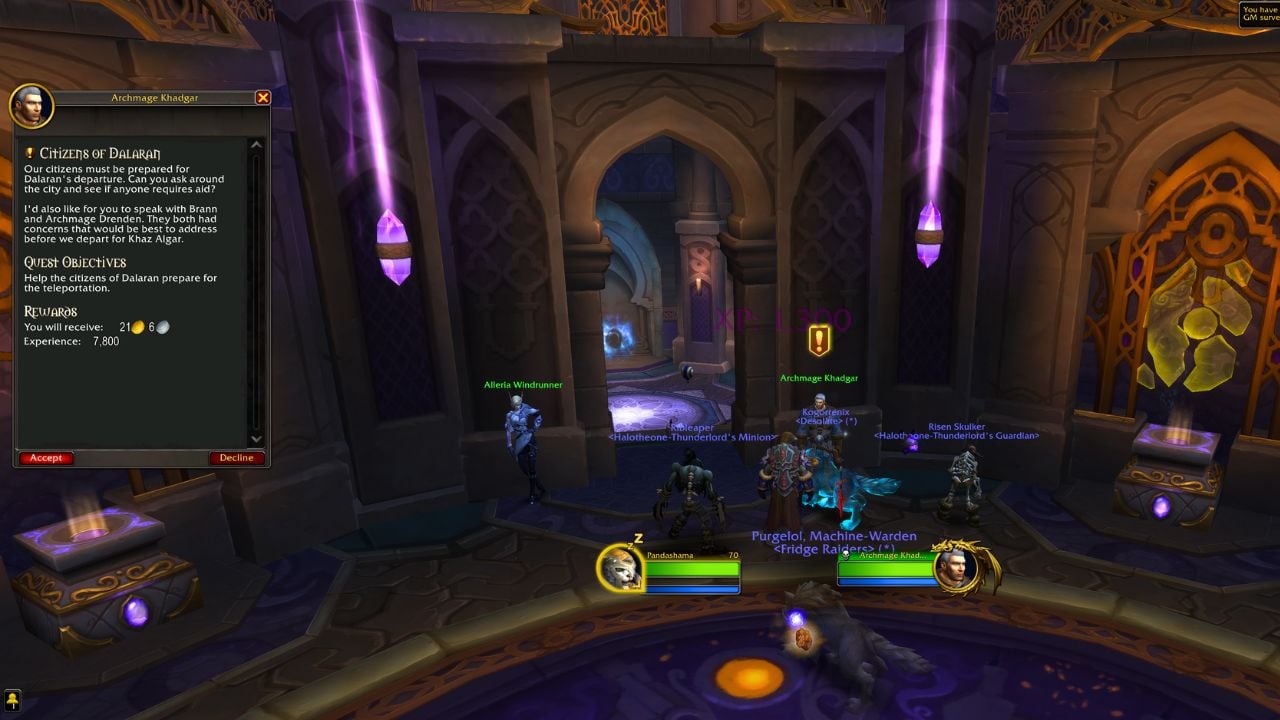Close the quest dialog with the red X
This screenshot has height=720, width=1280.
[263, 97]
